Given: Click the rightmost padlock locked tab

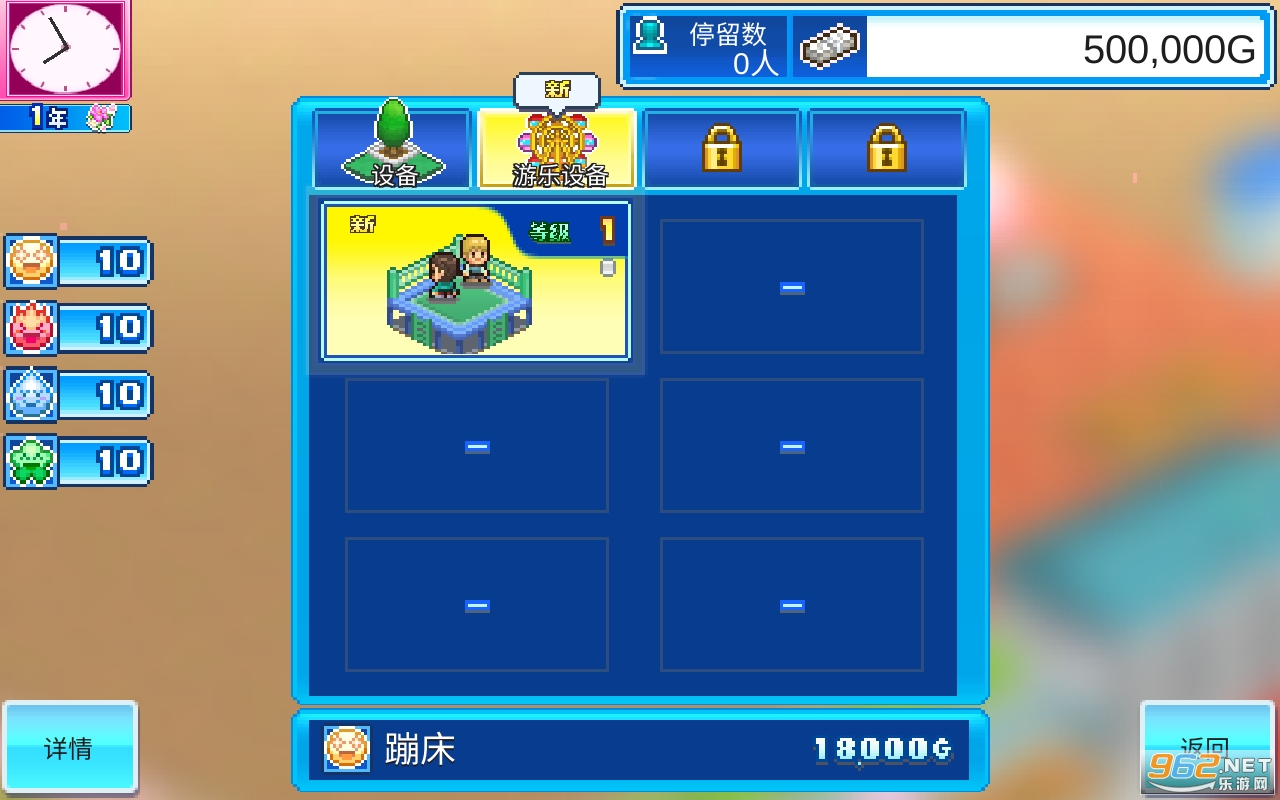Looking at the screenshot, I should click(887, 148).
